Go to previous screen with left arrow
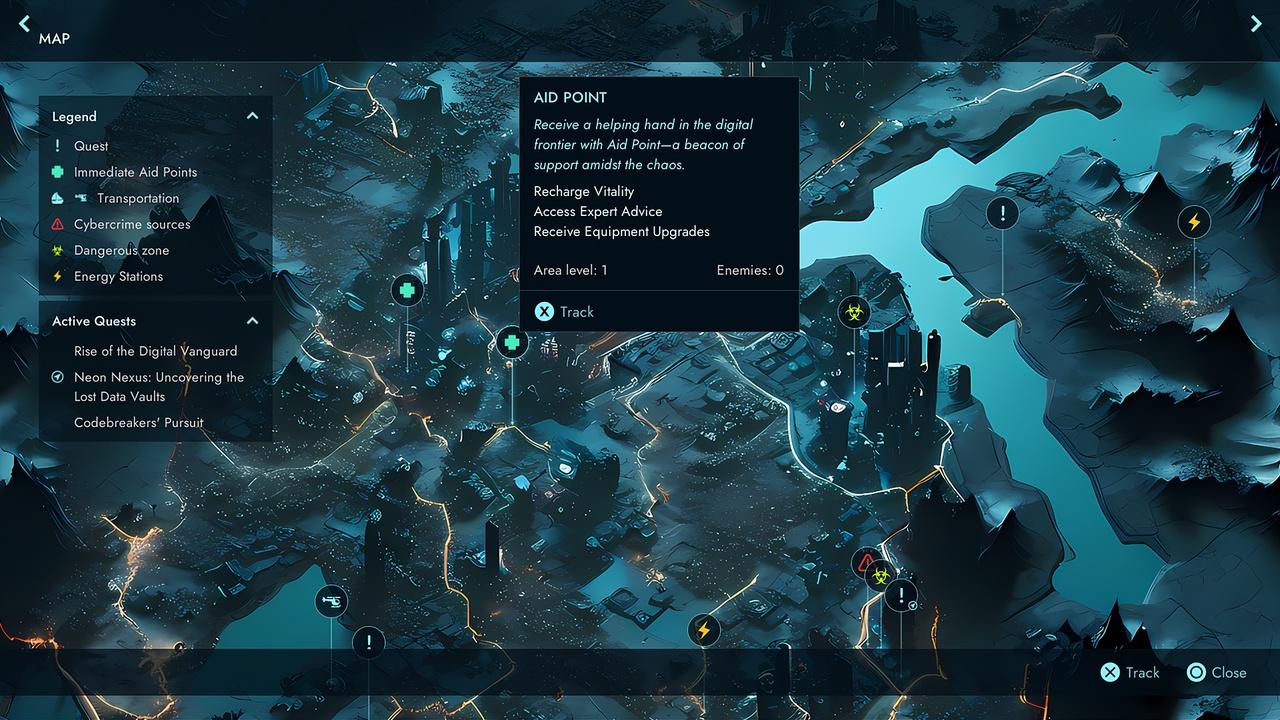1280x720 pixels. point(24,23)
